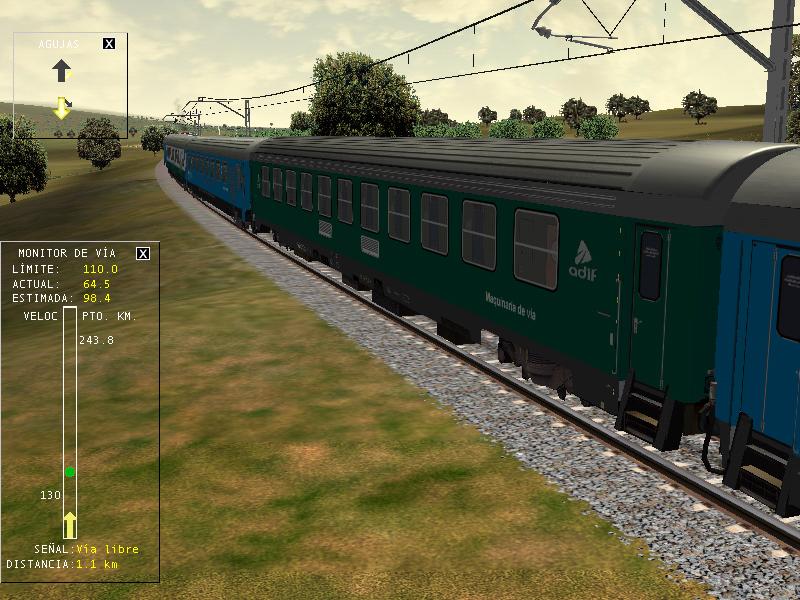Close the Agujas switch panel
Screen dimensions: 800x600
pyautogui.click(x=109, y=43)
